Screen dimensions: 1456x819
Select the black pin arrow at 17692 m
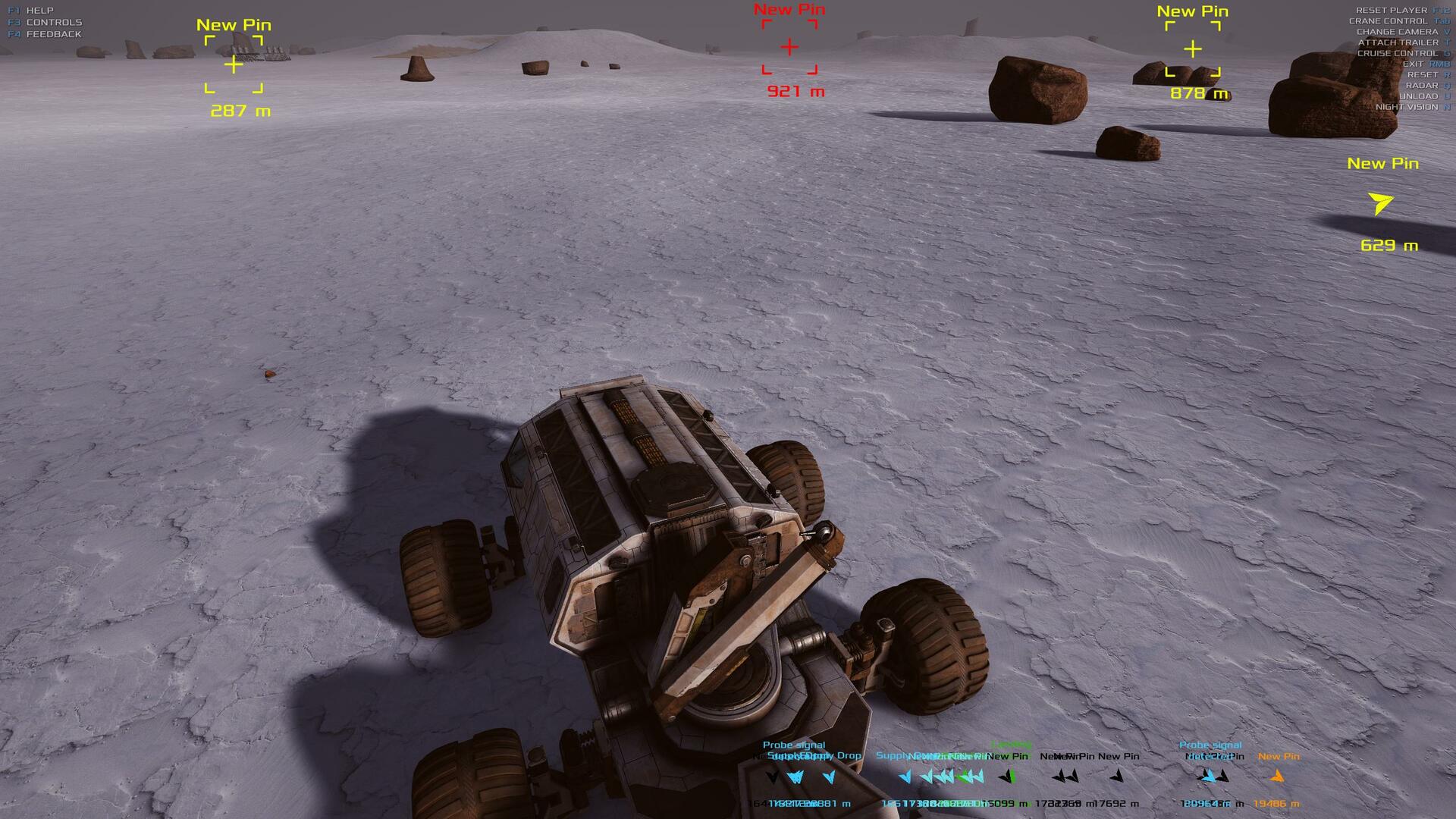1117,776
